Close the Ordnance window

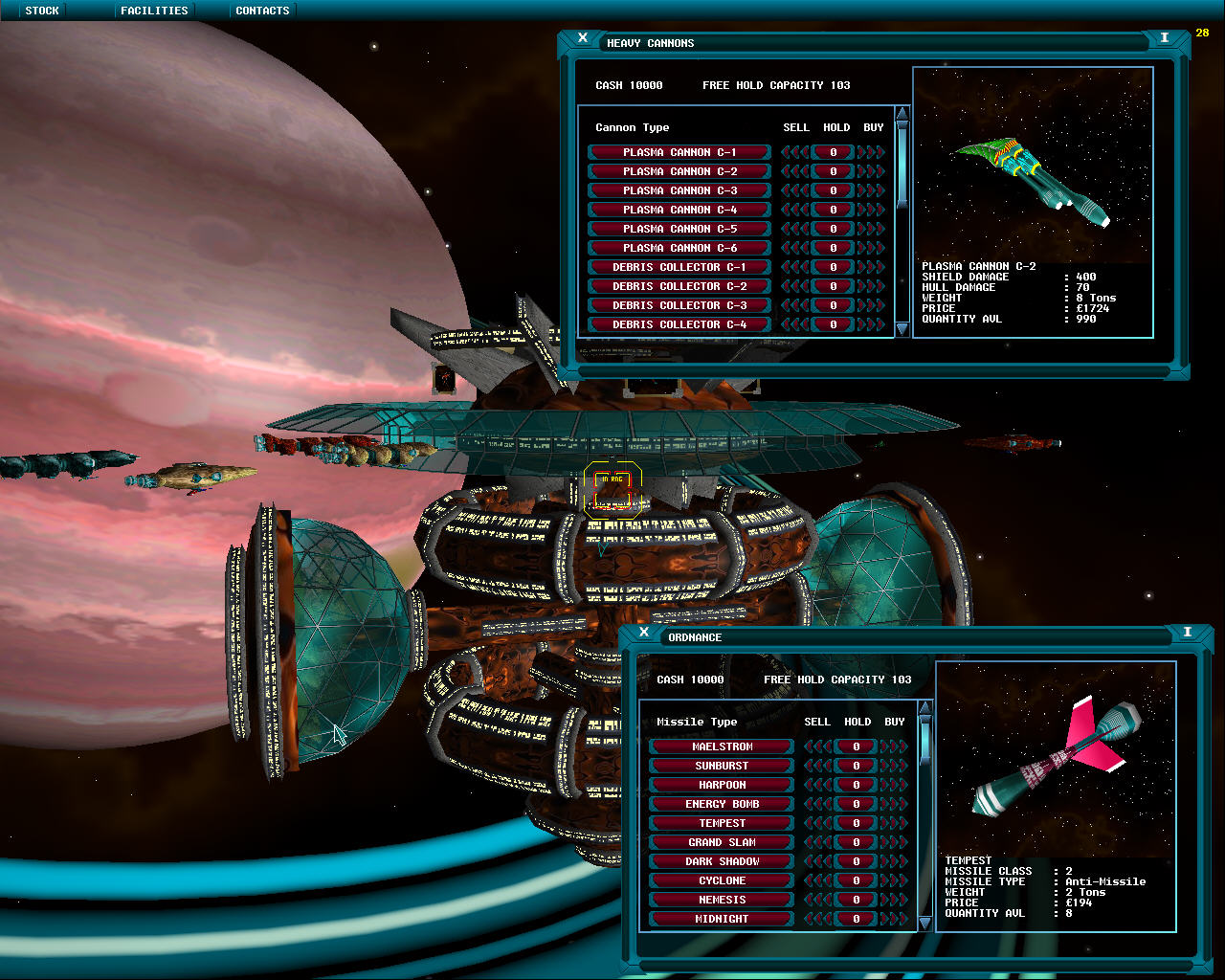click(644, 633)
